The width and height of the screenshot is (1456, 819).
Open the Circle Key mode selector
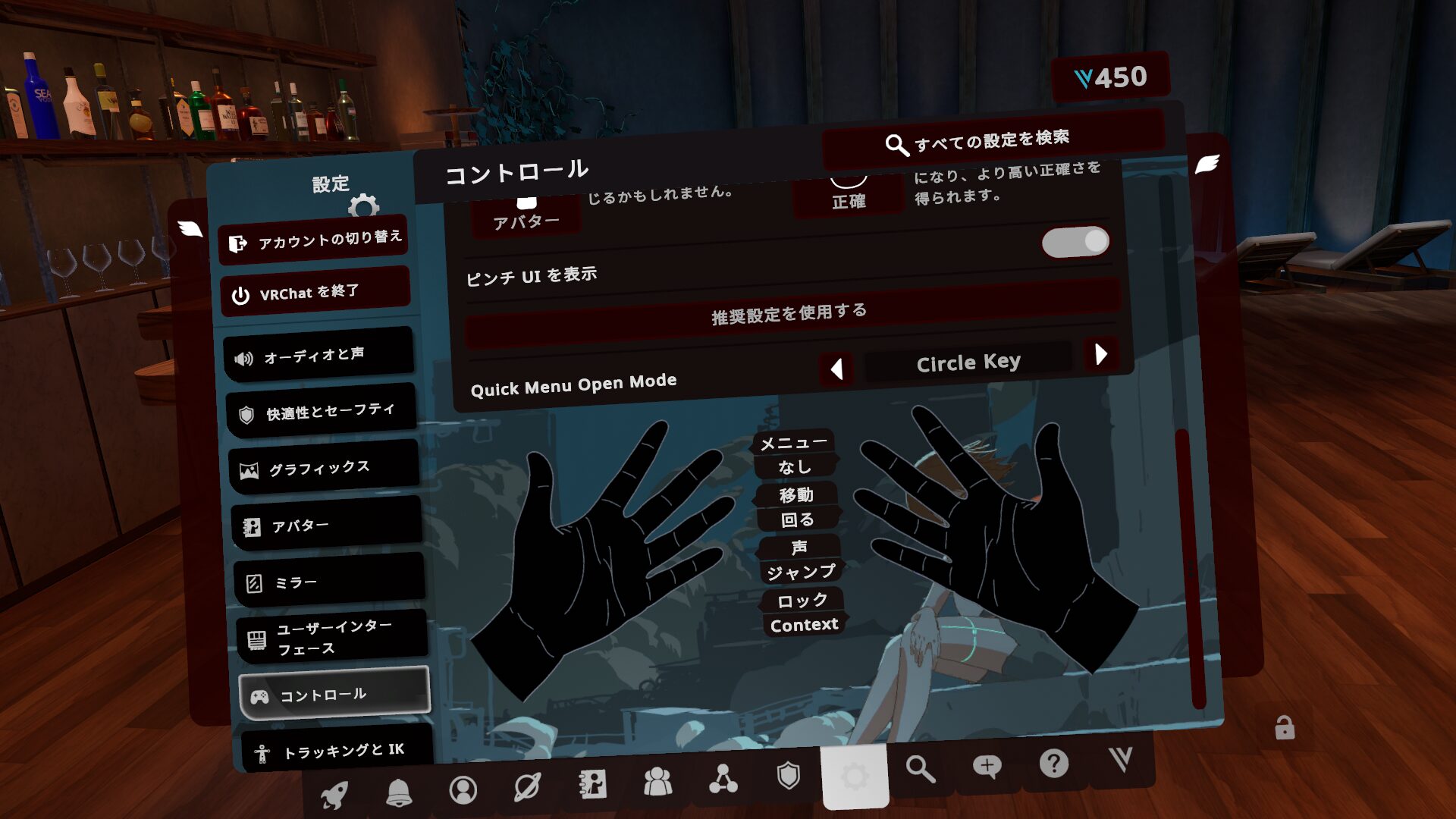(969, 362)
